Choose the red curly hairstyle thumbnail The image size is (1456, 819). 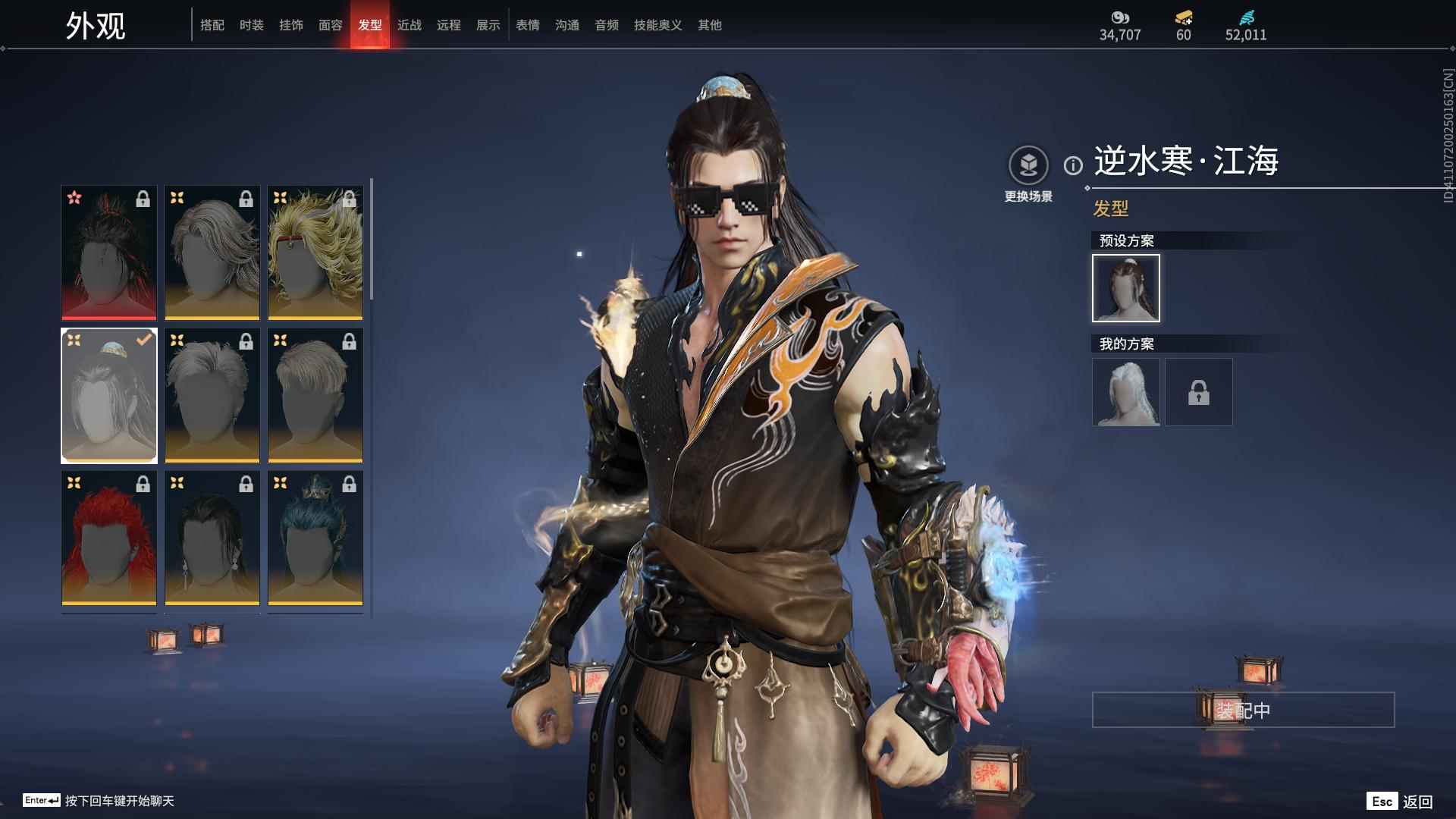tap(109, 538)
